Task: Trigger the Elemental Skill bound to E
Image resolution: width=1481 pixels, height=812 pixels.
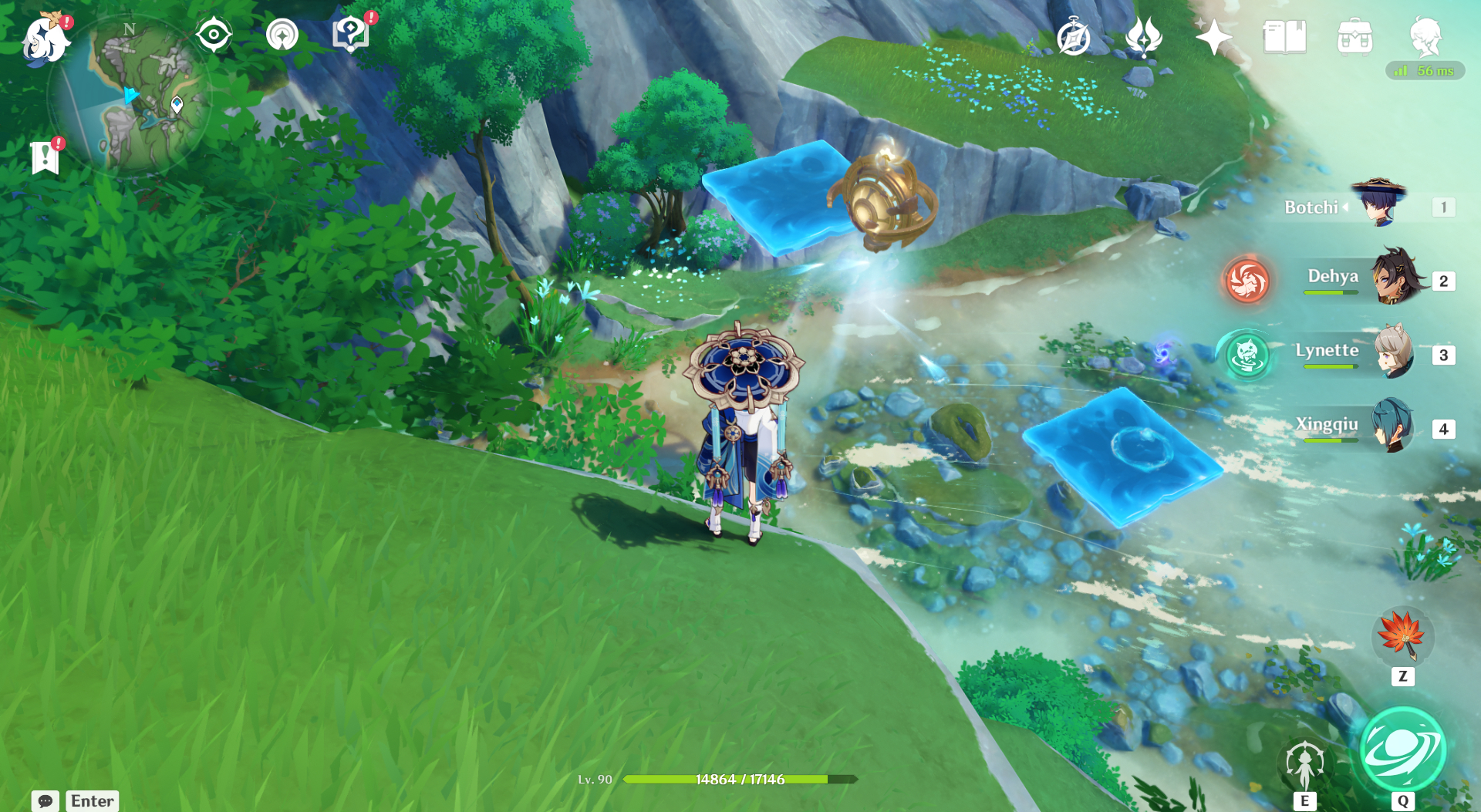Action: click(1305, 763)
